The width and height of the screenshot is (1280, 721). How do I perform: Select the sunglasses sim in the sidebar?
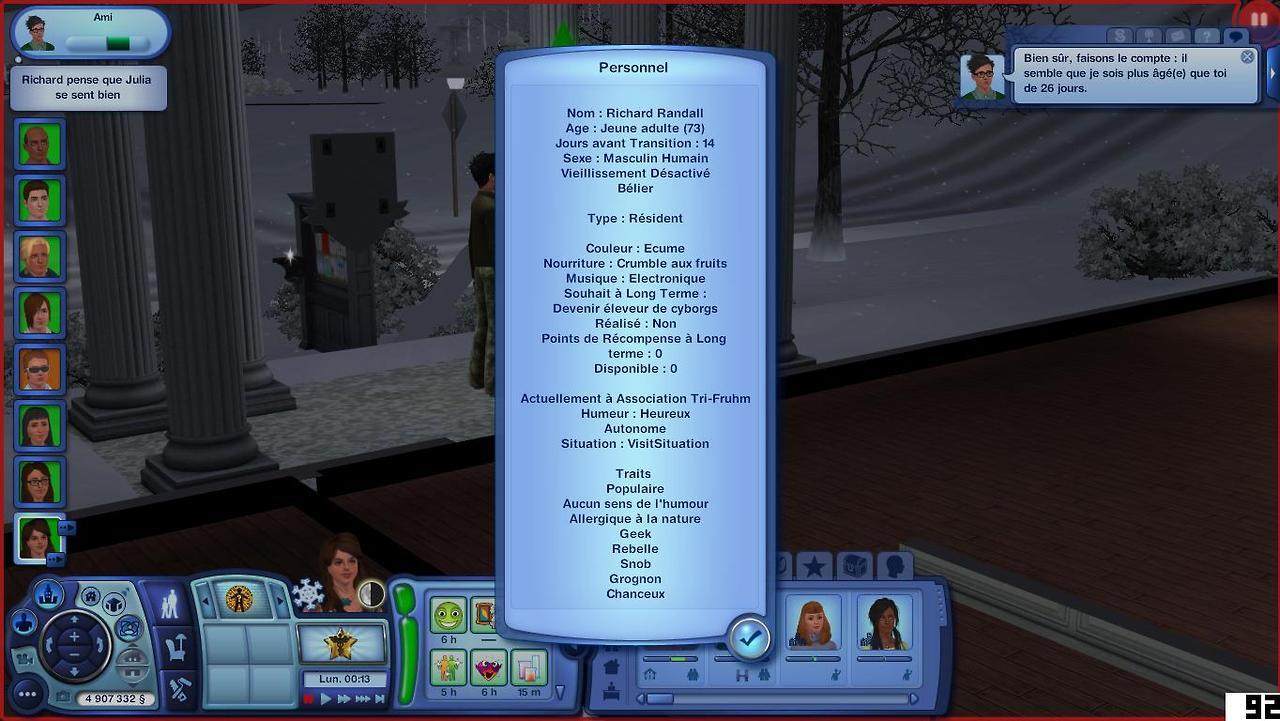click(x=40, y=369)
